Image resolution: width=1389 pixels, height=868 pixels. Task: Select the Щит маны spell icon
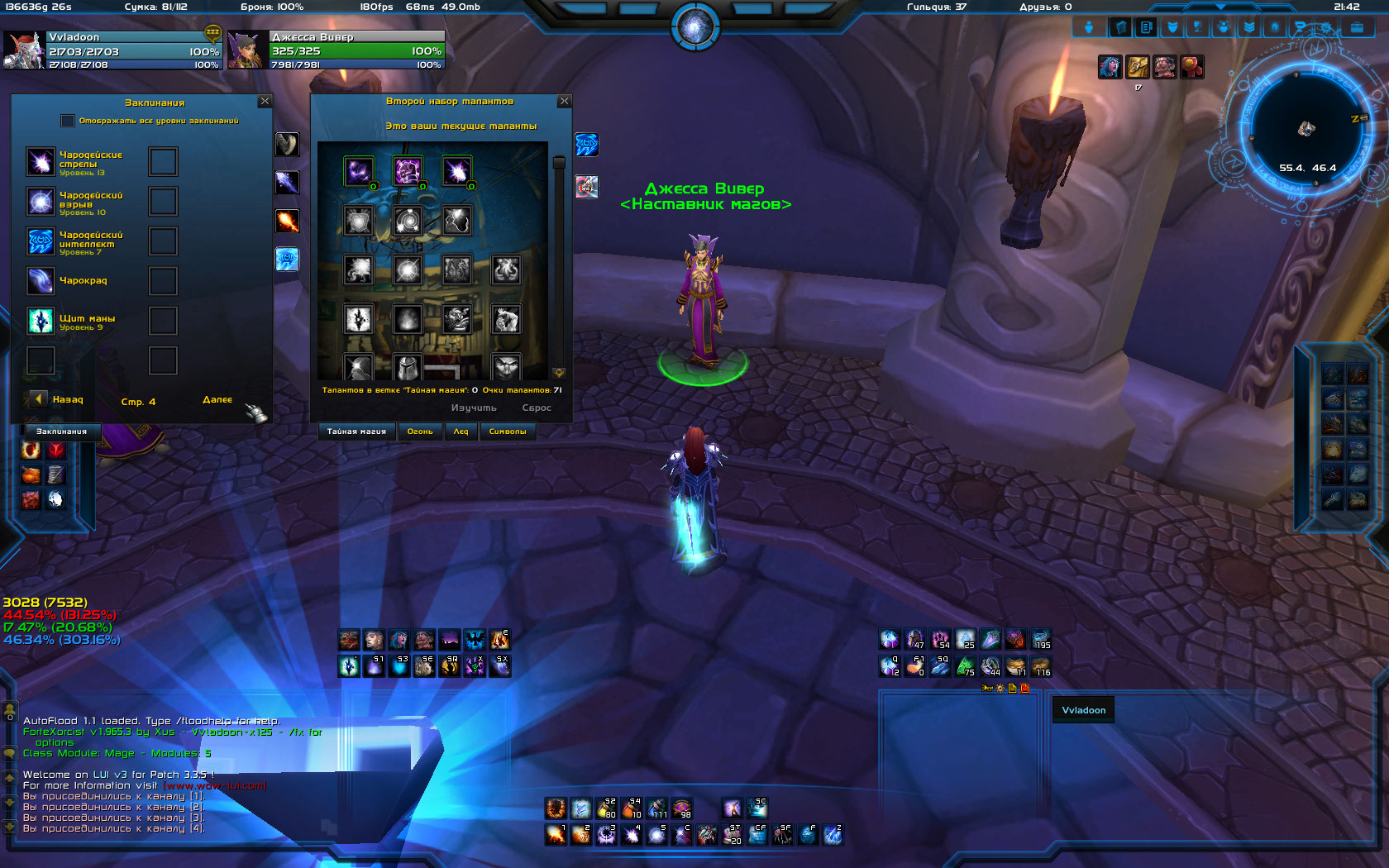pos(41,321)
